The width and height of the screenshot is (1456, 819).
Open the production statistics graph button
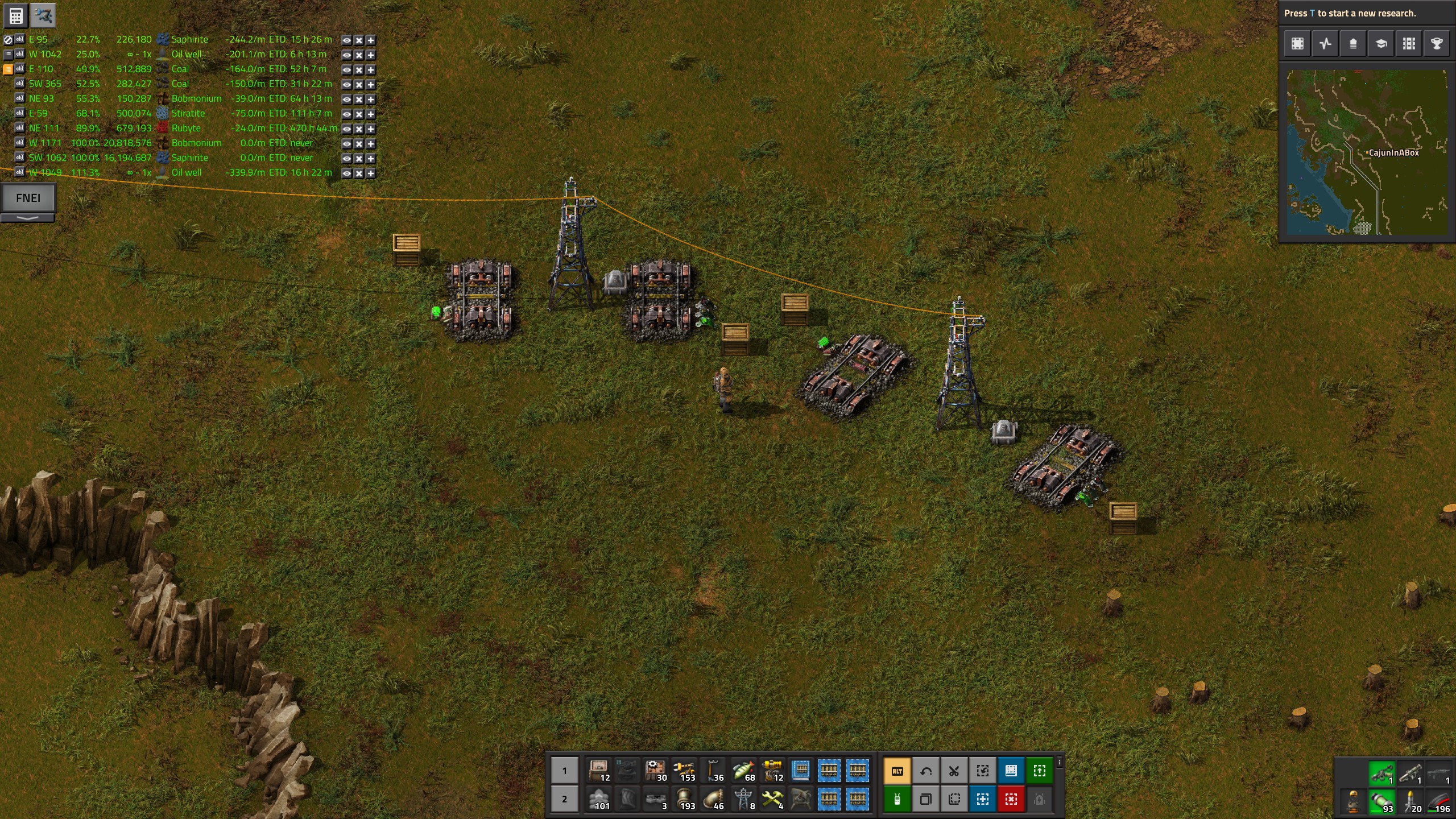[x=1325, y=44]
